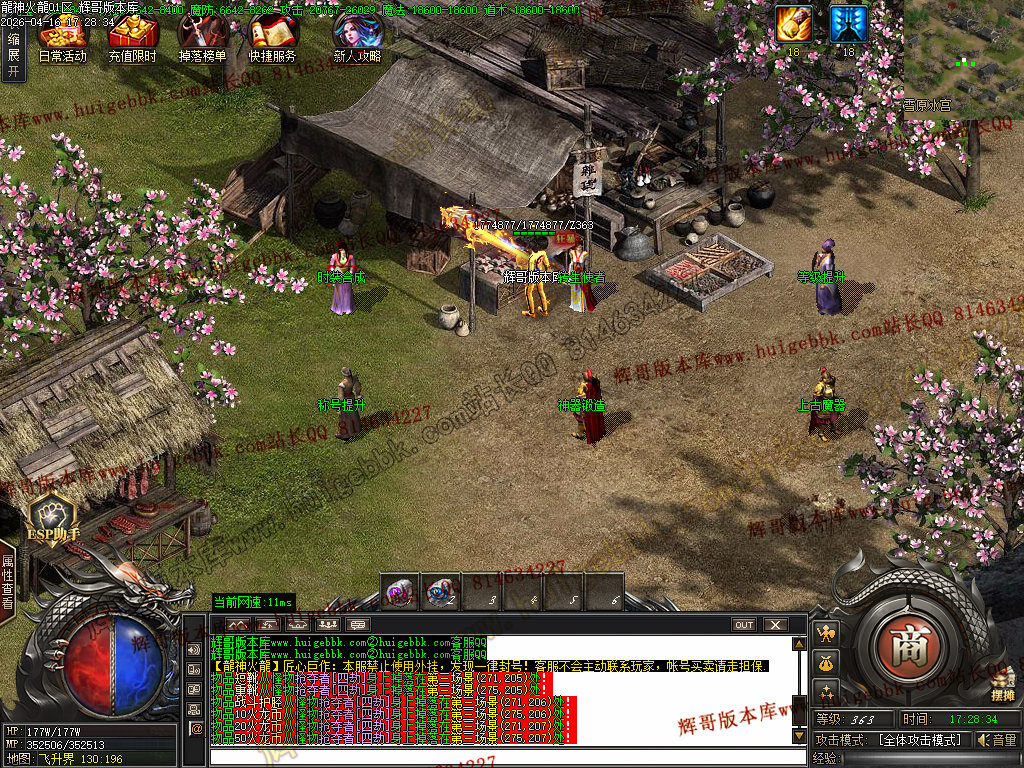Open the 快捷服务 quick service scroll
This screenshot has height=768, width=1024.
(272, 36)
